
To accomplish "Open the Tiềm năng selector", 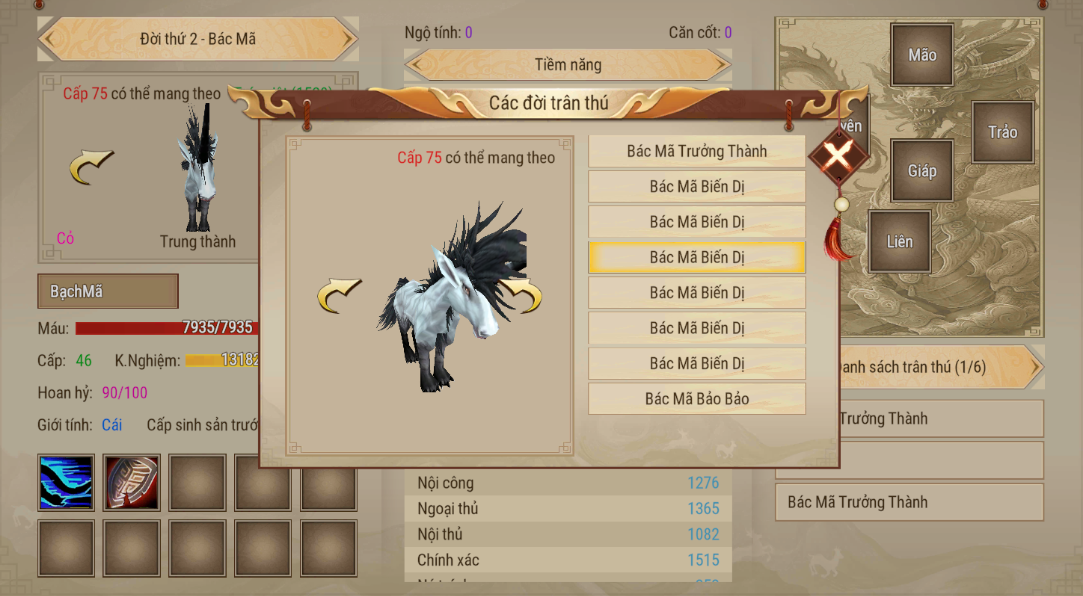I will click(x=568, y=65).
